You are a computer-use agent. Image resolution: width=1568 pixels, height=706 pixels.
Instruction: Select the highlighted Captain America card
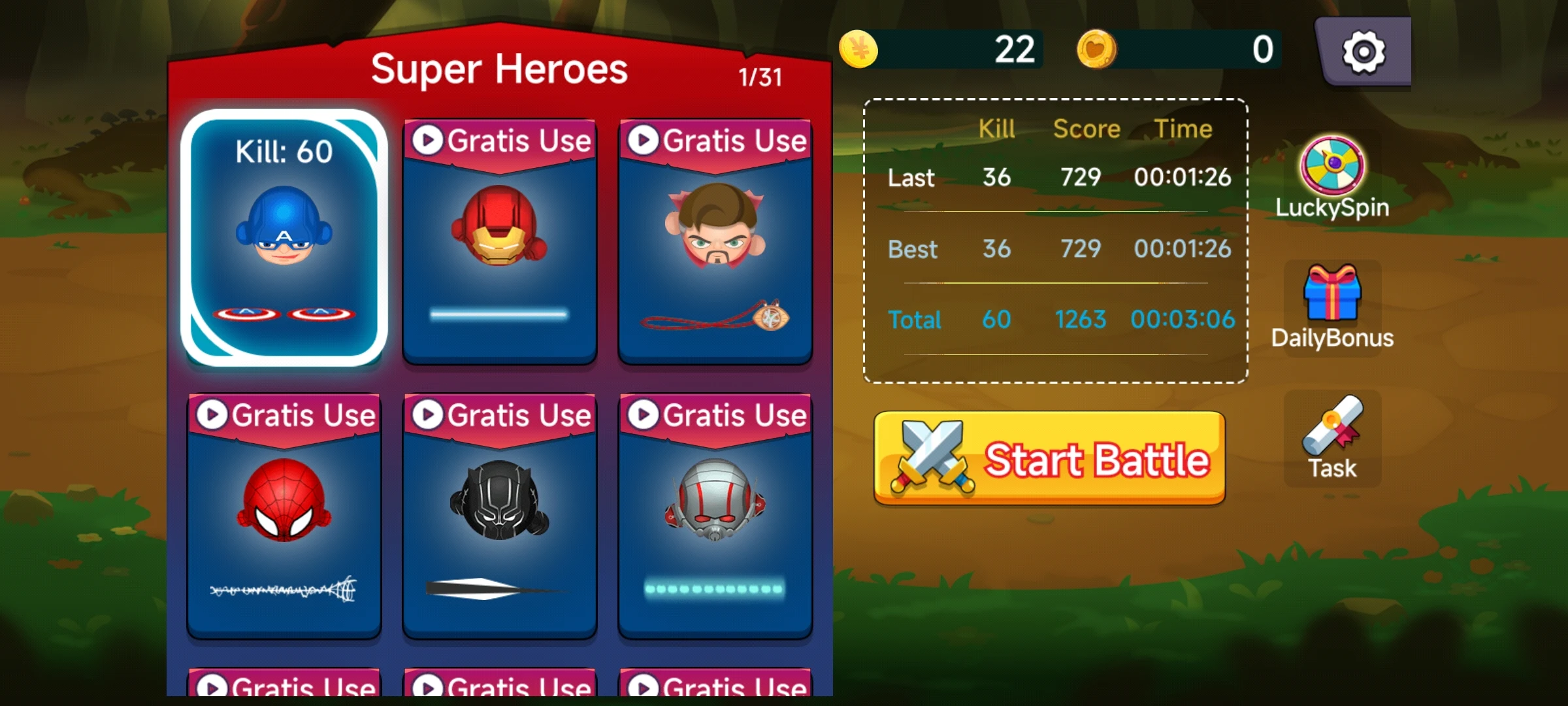click(284, 242)
